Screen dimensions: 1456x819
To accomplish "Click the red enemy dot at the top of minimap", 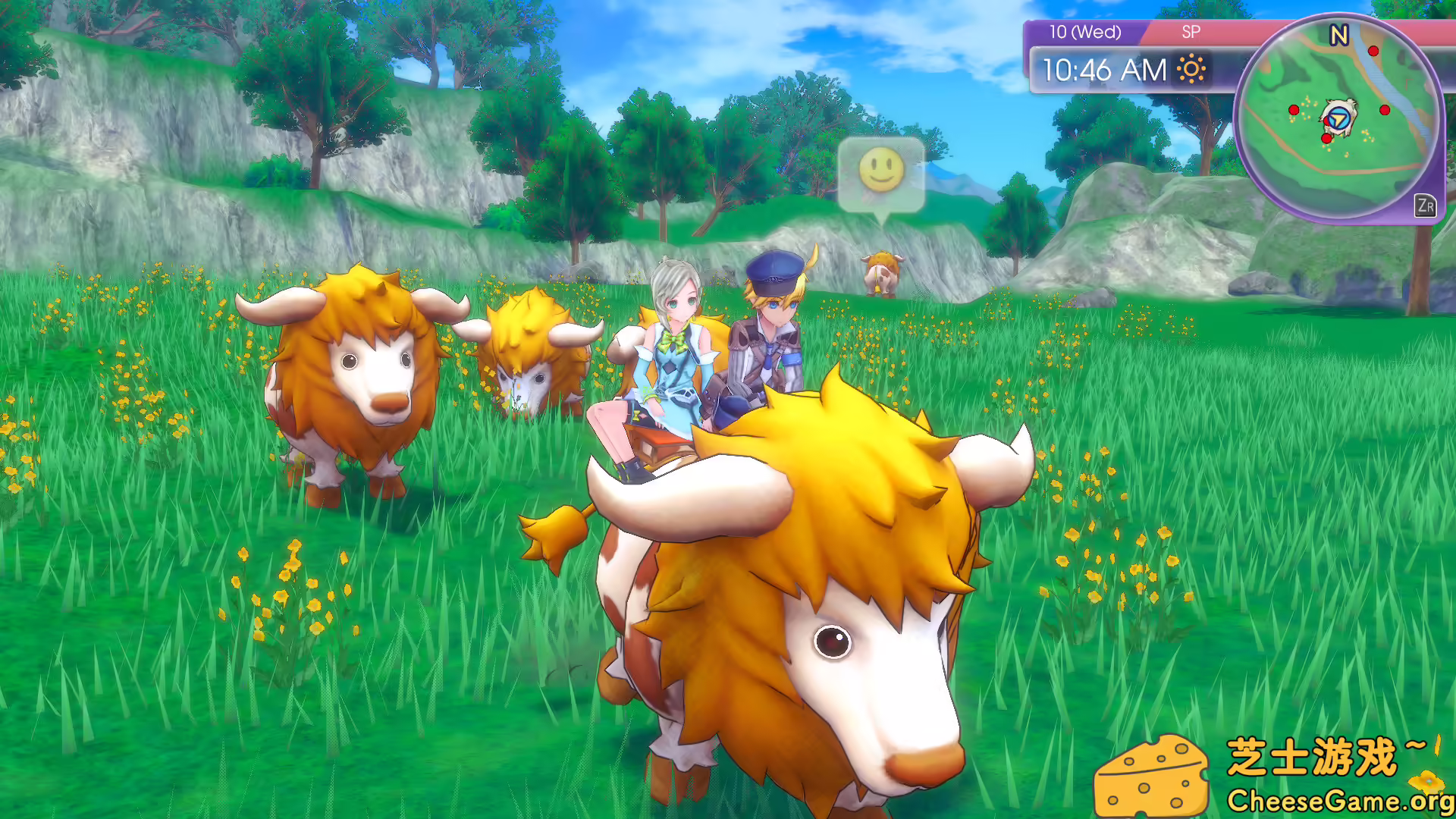I will click(x=1373, y=52).
